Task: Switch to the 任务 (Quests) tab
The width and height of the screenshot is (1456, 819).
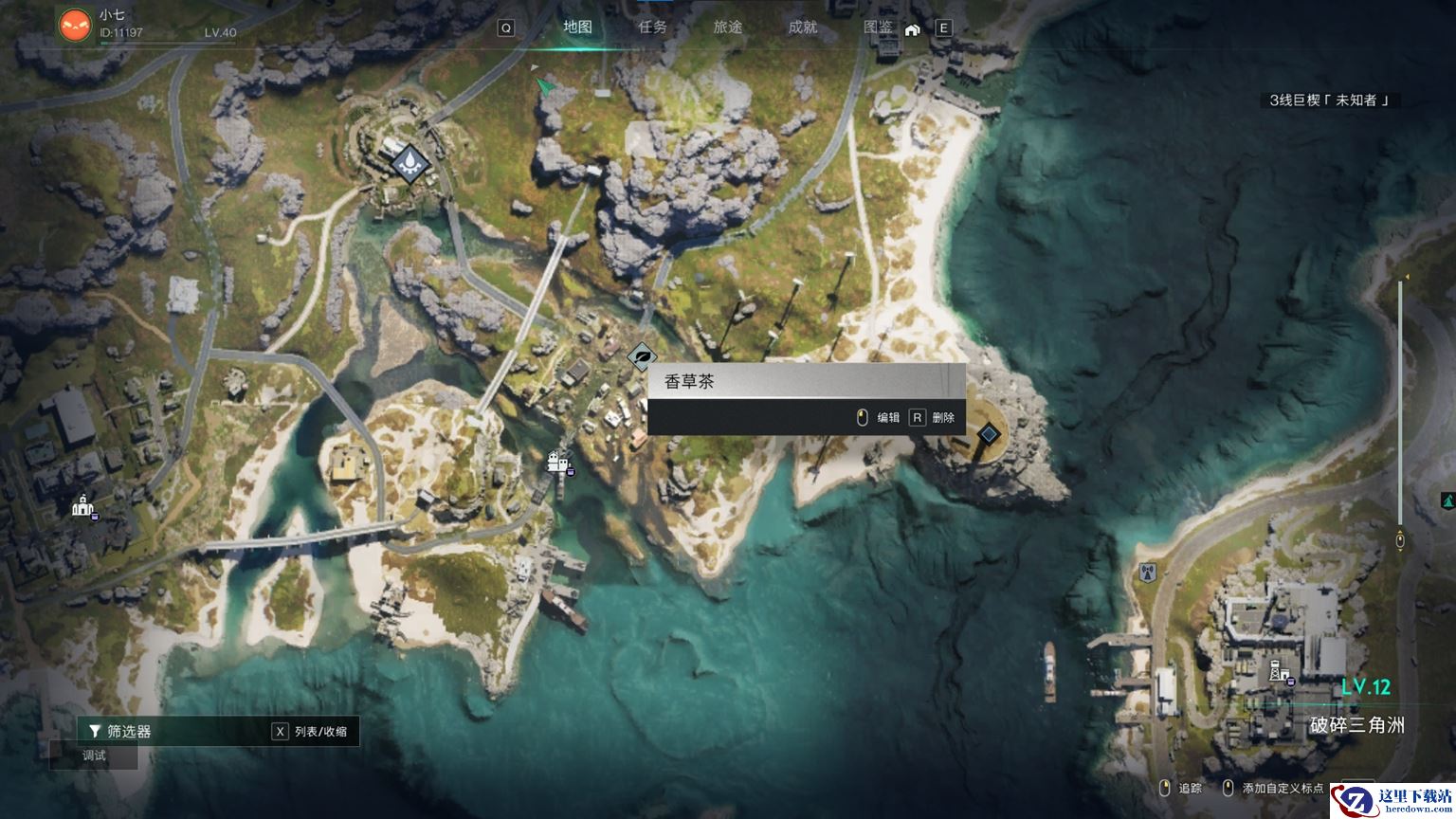Action: pos(652,27)
